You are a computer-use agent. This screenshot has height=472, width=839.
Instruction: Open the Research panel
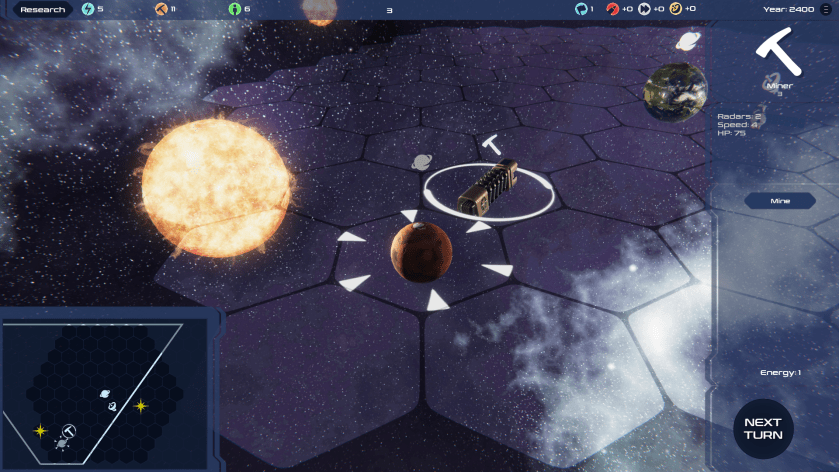43,10
